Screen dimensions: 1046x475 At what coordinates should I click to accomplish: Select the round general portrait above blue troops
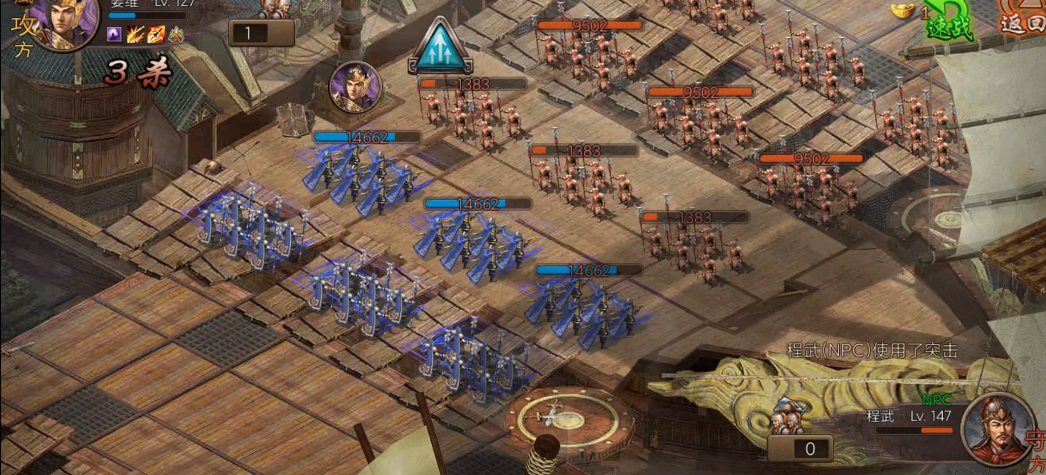tap(355, 88)
